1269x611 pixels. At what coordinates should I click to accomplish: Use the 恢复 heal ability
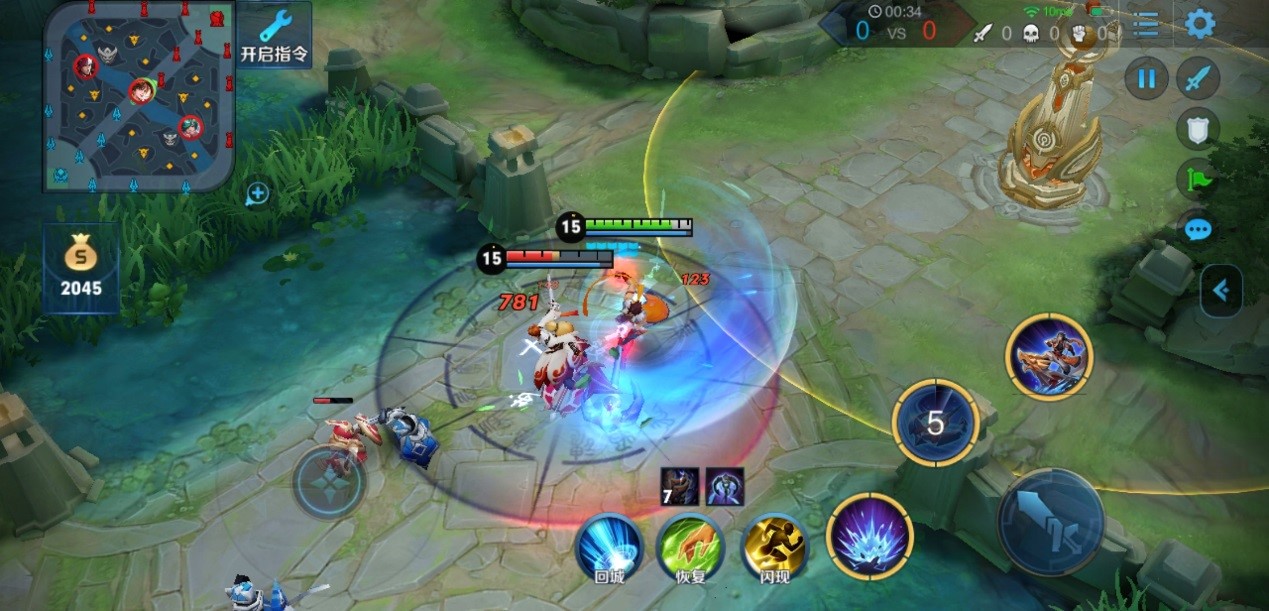click(691, 546)
